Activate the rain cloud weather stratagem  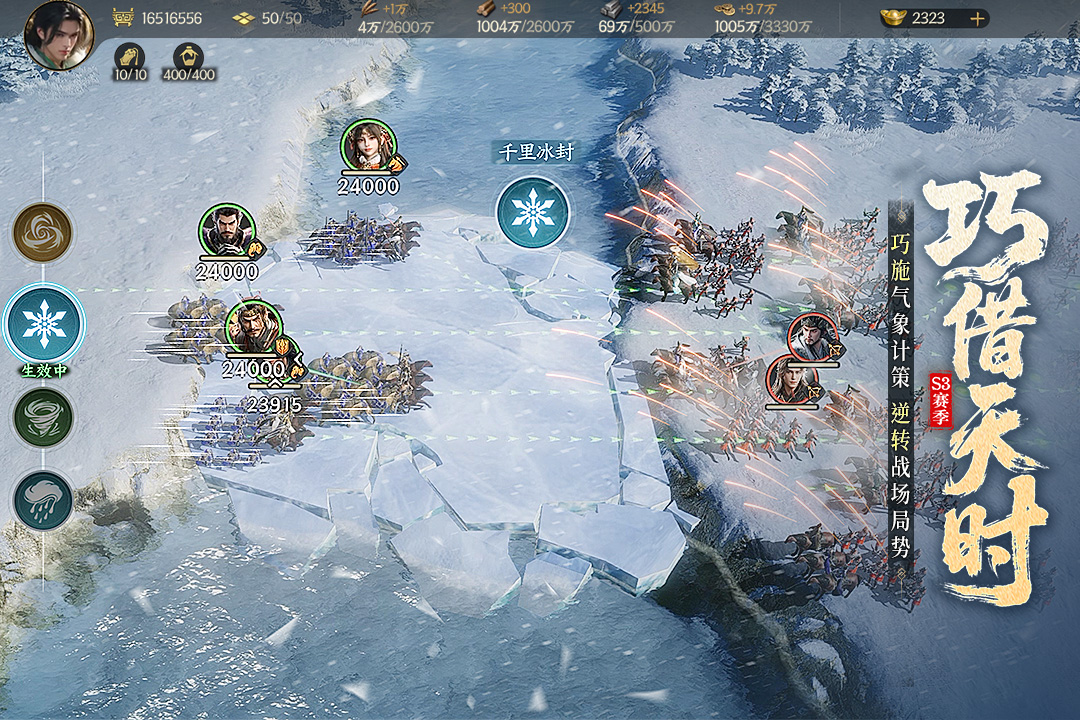pyautogui.click(x=43, y=501)
